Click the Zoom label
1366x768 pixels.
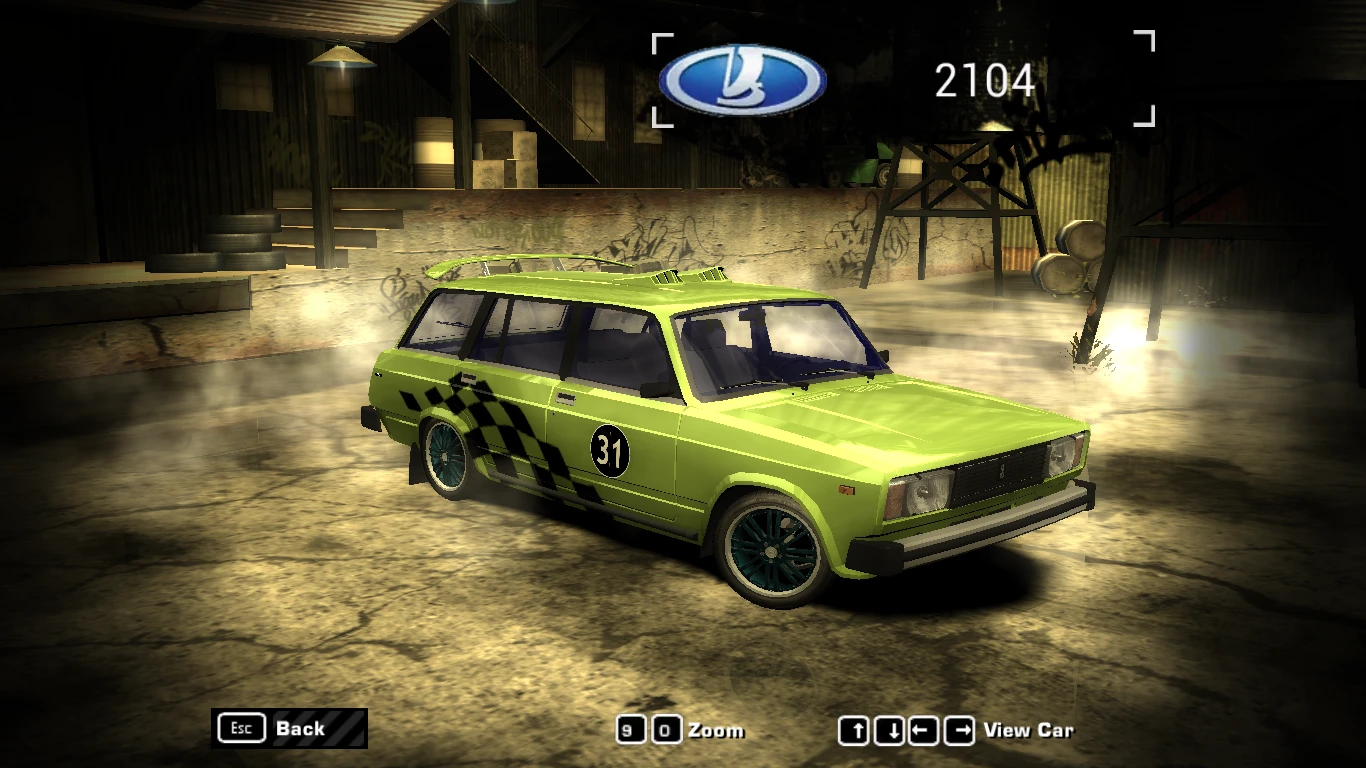point(717,730)
